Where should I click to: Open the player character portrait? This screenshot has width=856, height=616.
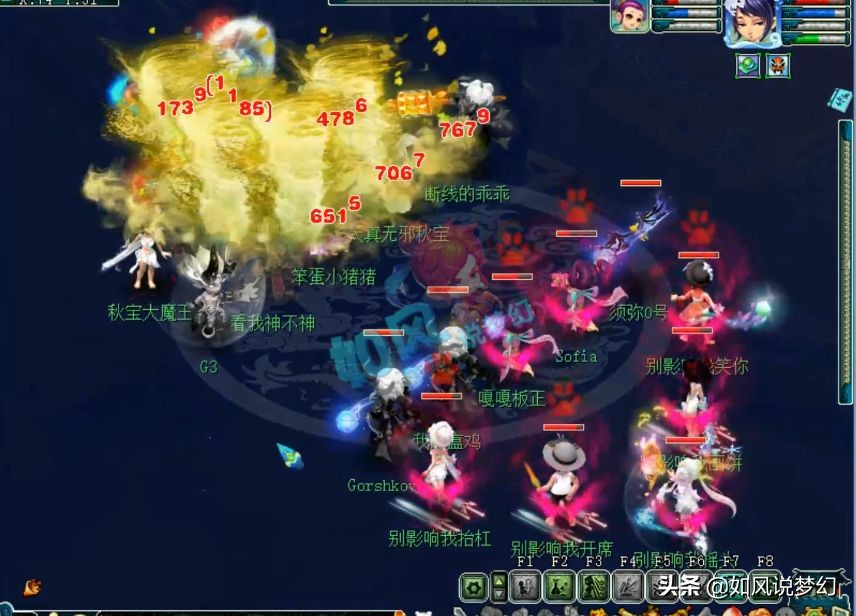[x=750, y=22]
